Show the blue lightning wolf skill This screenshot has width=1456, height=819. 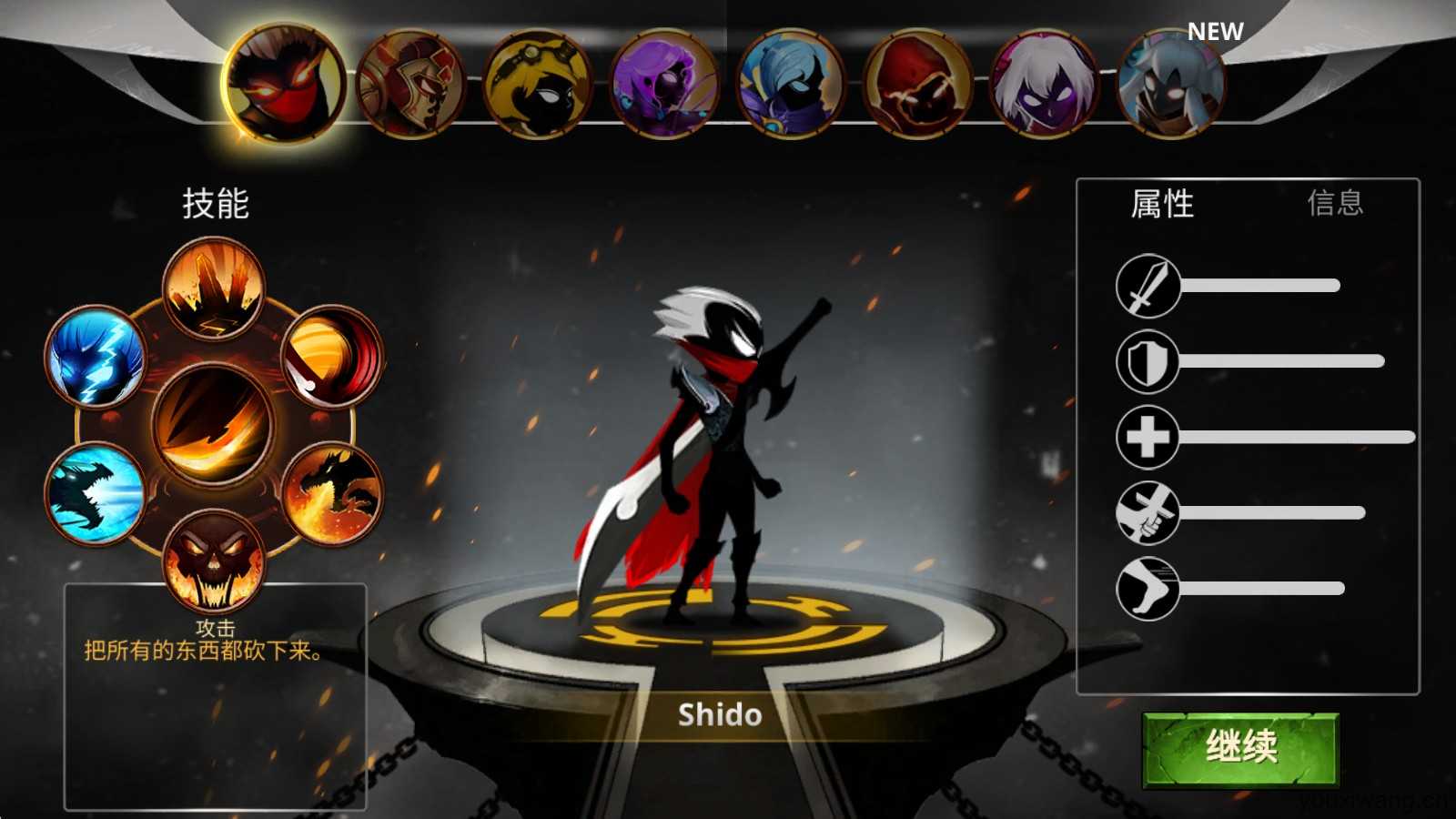click(96, 356)
